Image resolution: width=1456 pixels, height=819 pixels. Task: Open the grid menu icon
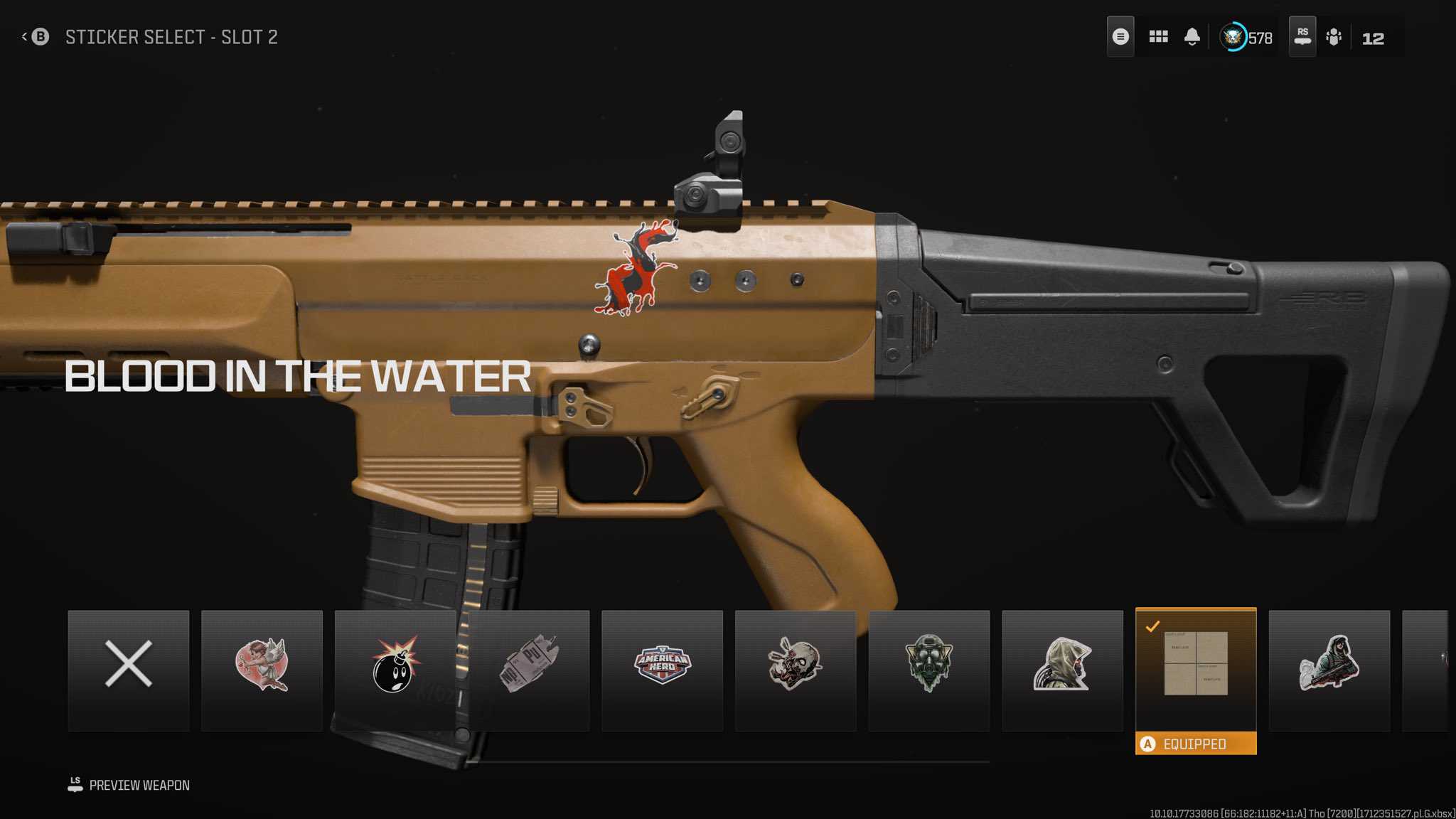click(1158, 37)
